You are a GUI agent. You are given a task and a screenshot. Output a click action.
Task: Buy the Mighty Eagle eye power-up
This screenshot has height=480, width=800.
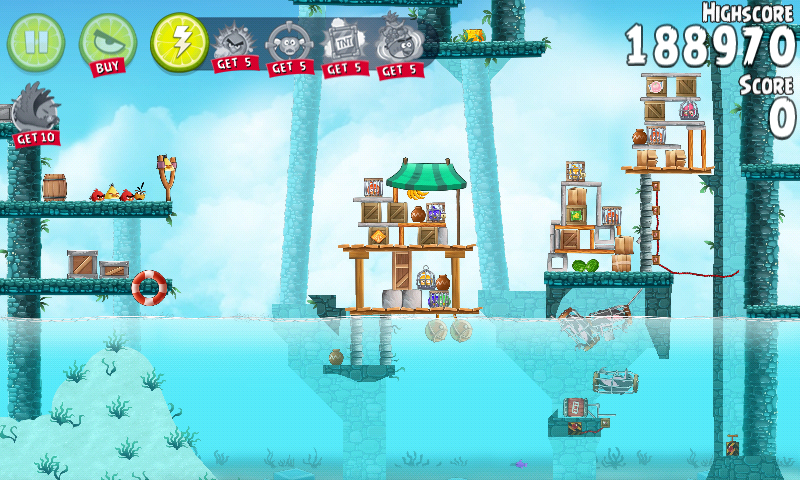click(x=107, y=43)
